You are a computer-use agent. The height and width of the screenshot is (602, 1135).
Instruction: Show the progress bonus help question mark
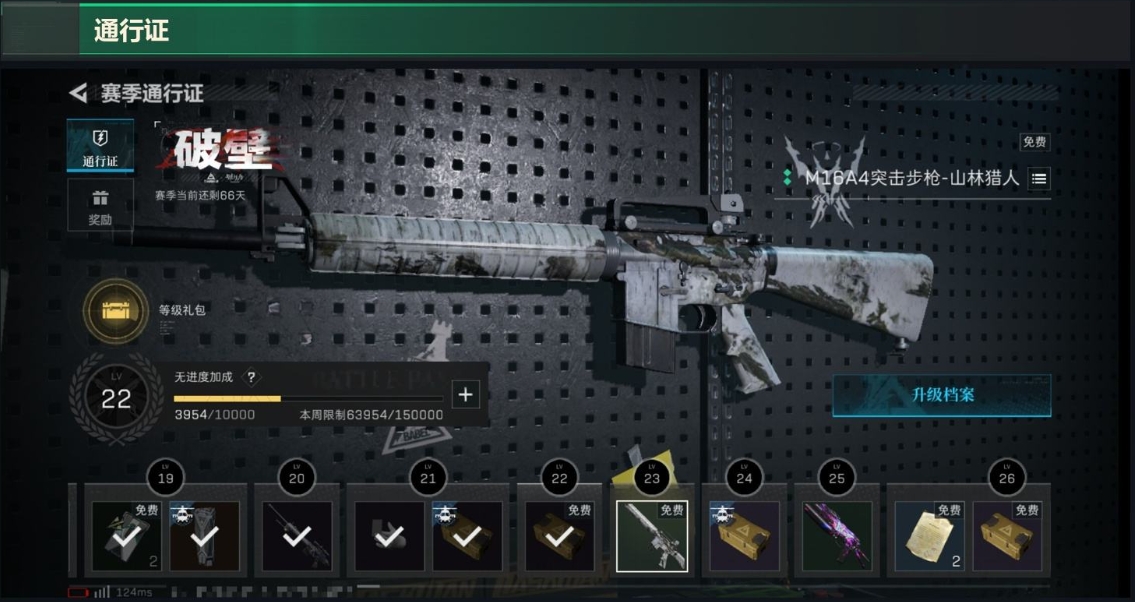pos(251,377)
